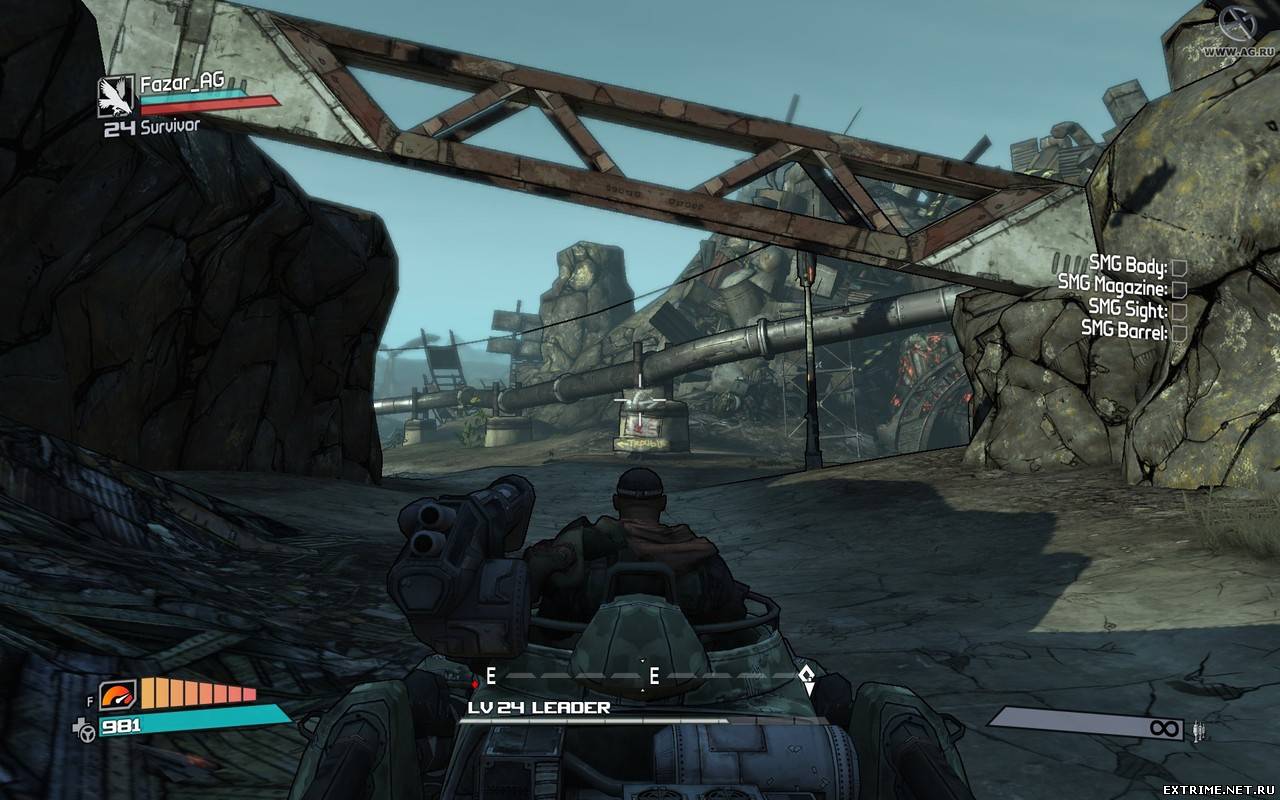The width and height of the screenshot is (1280, 800).
Task: Toggle the SMG Magazine objective checkbox
Action: click(x=1179, y=289)
